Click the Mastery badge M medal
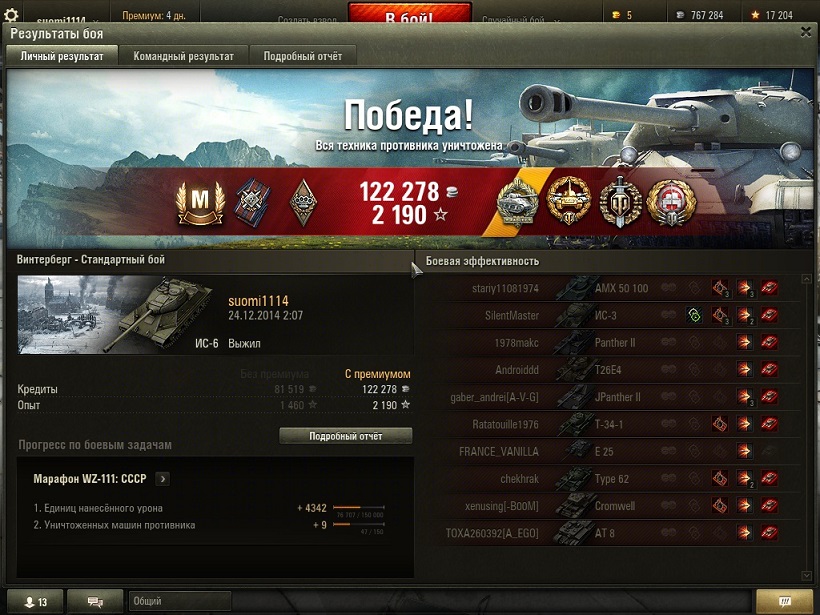Viewport: 820px width, 615px height. tap(200, 203)
